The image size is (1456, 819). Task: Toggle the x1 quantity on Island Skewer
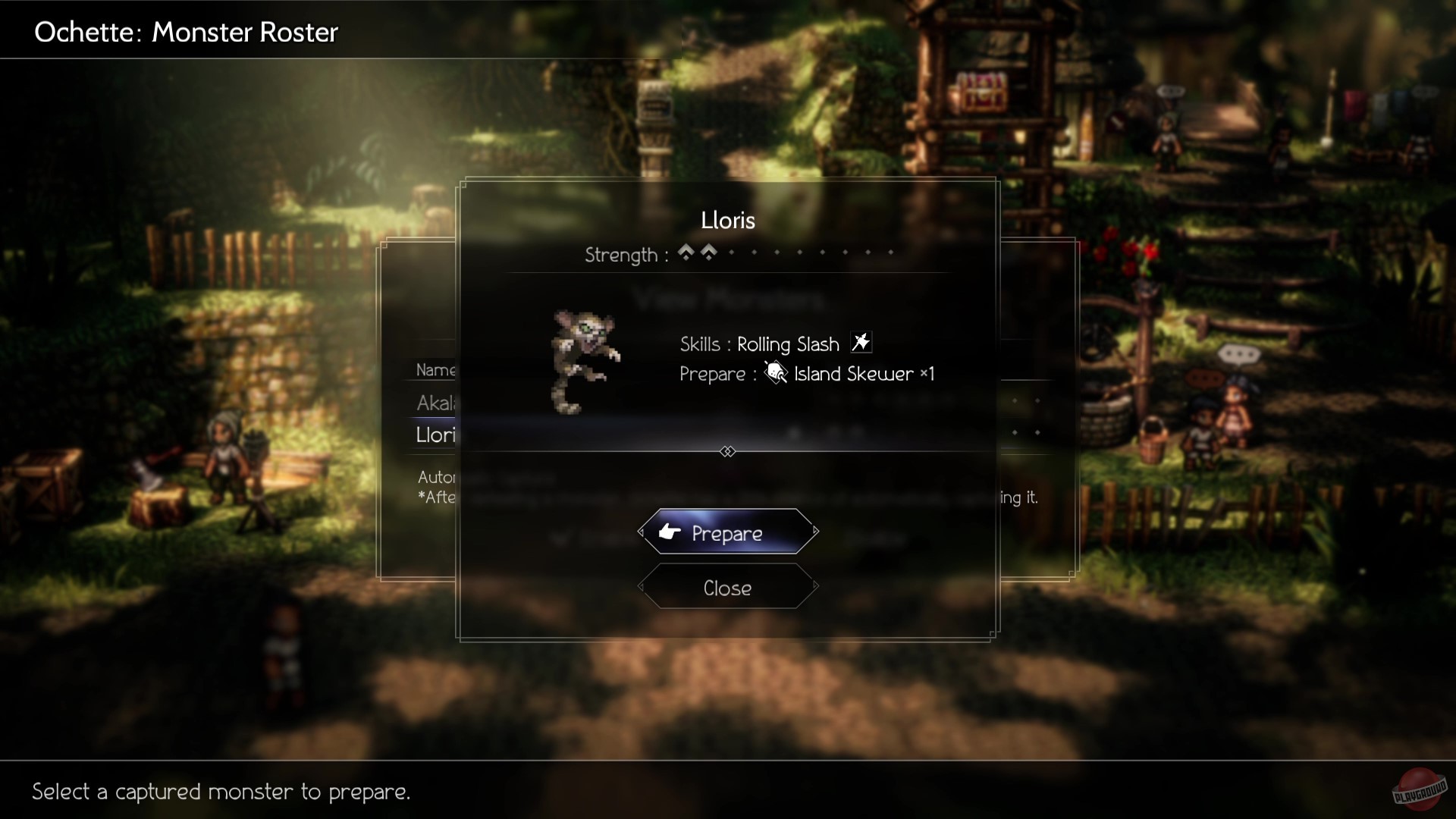pos(927,374)
